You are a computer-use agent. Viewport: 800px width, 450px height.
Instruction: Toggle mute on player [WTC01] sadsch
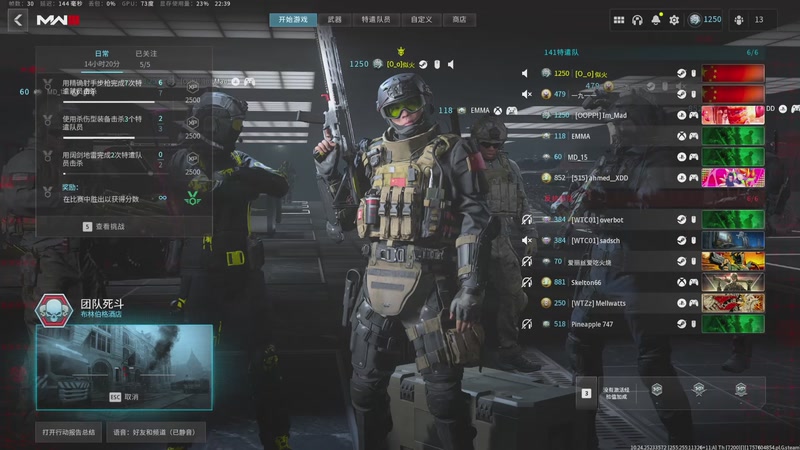point(526,240)
